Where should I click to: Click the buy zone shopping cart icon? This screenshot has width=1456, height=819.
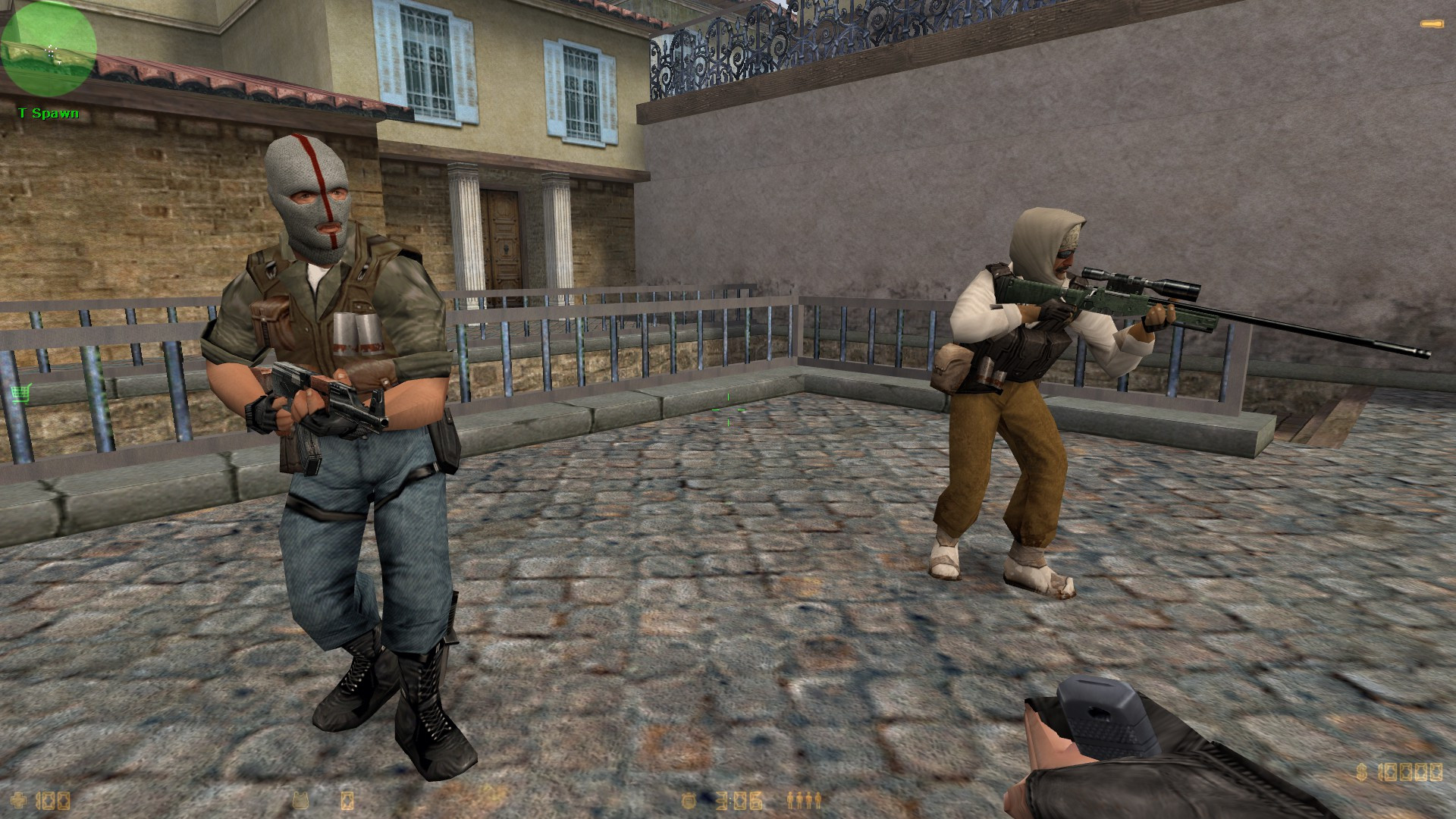point(20,393)
